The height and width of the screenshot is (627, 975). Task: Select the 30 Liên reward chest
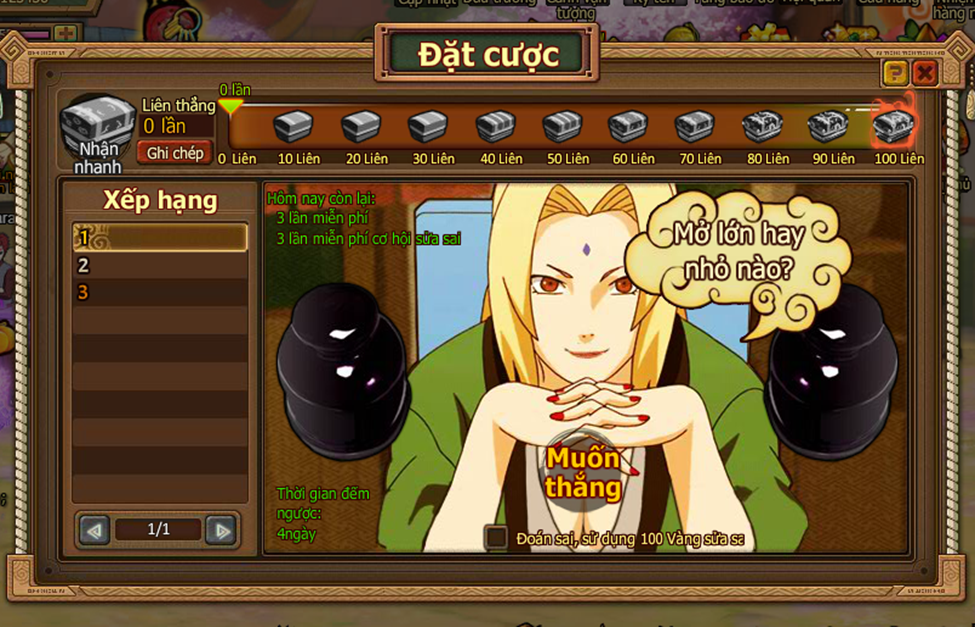tap(428, 128)
